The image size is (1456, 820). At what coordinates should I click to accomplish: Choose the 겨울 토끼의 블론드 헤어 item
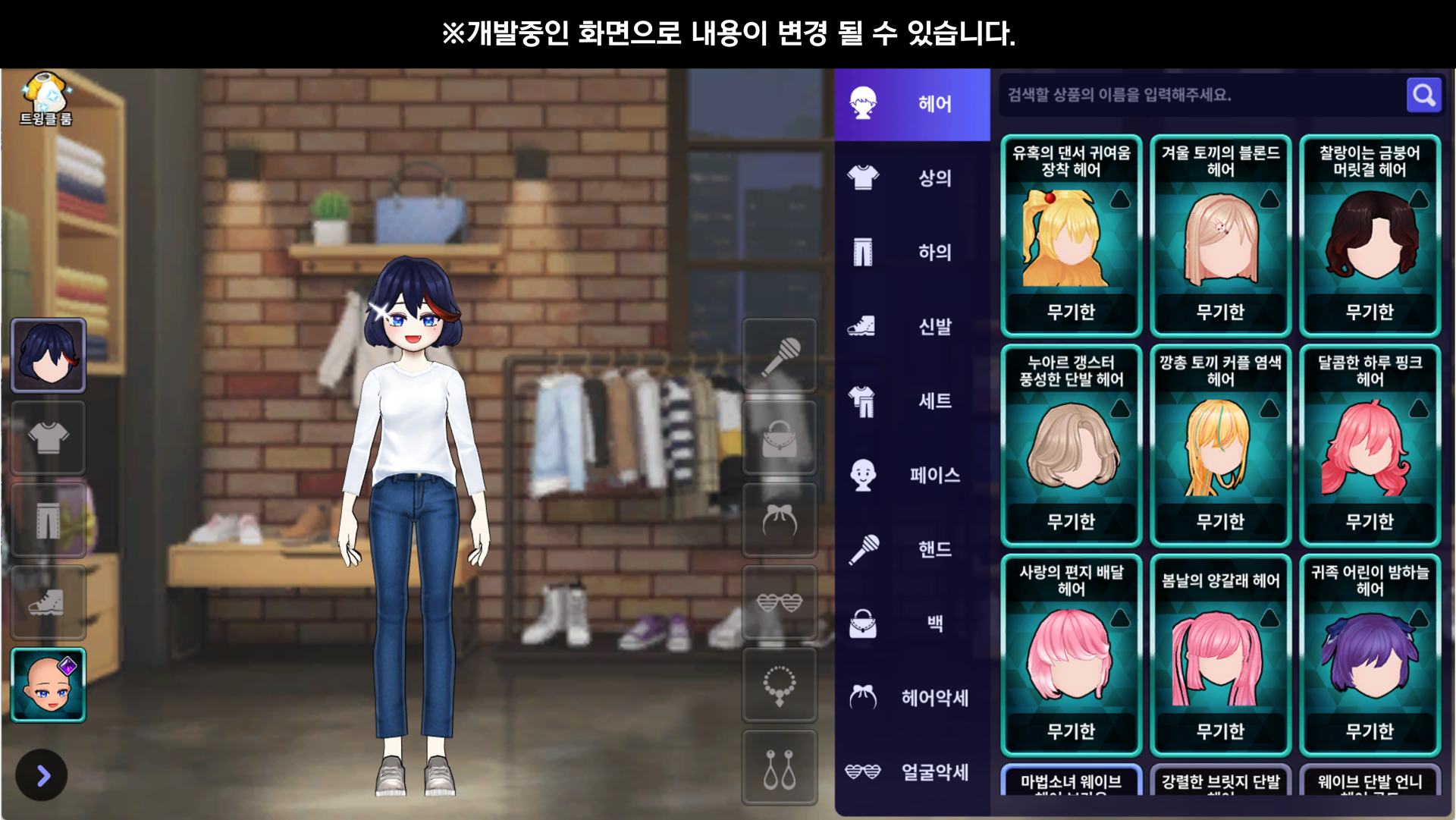(1220, 235)
